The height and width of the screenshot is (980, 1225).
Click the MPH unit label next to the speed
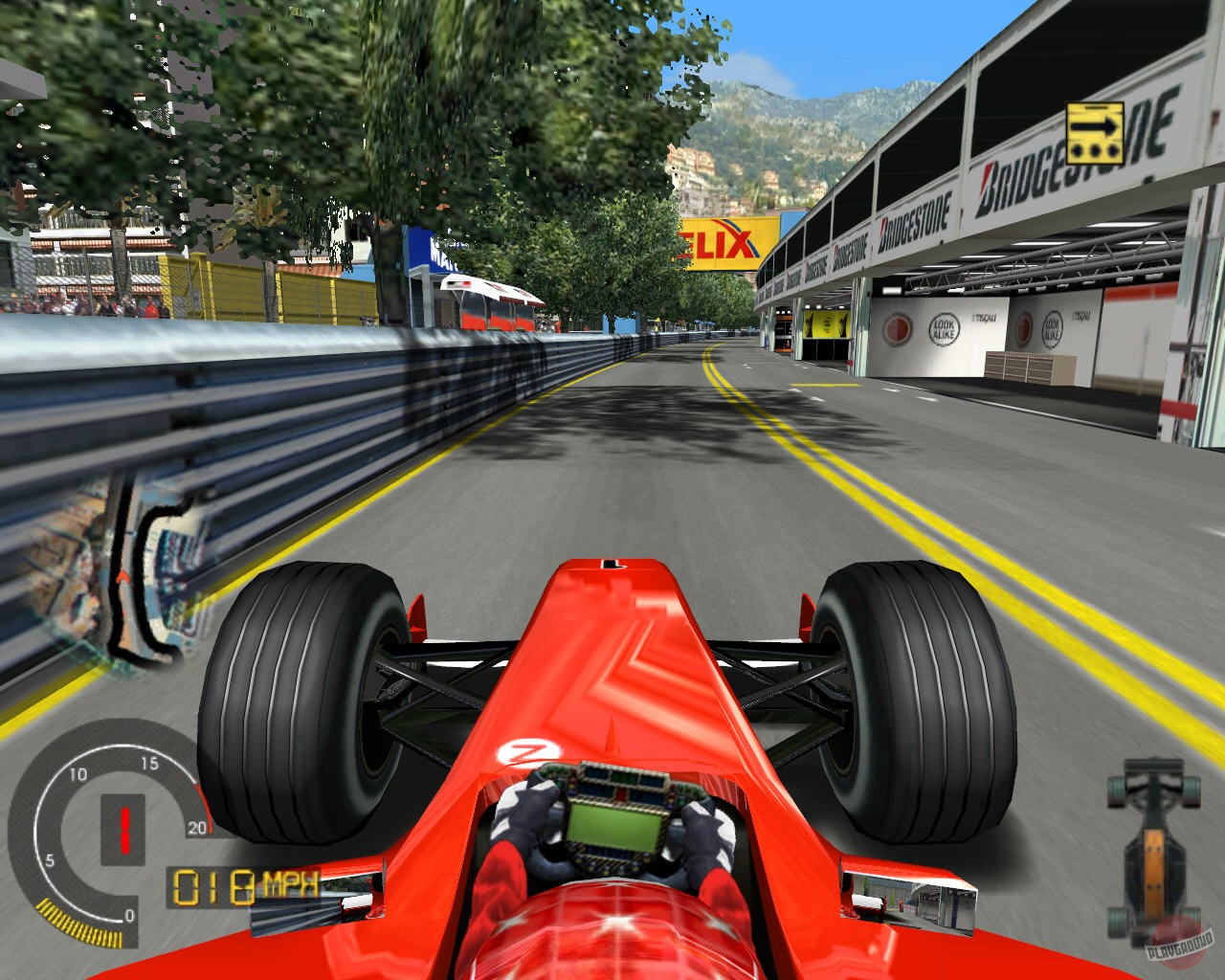(x=289, y=882)
